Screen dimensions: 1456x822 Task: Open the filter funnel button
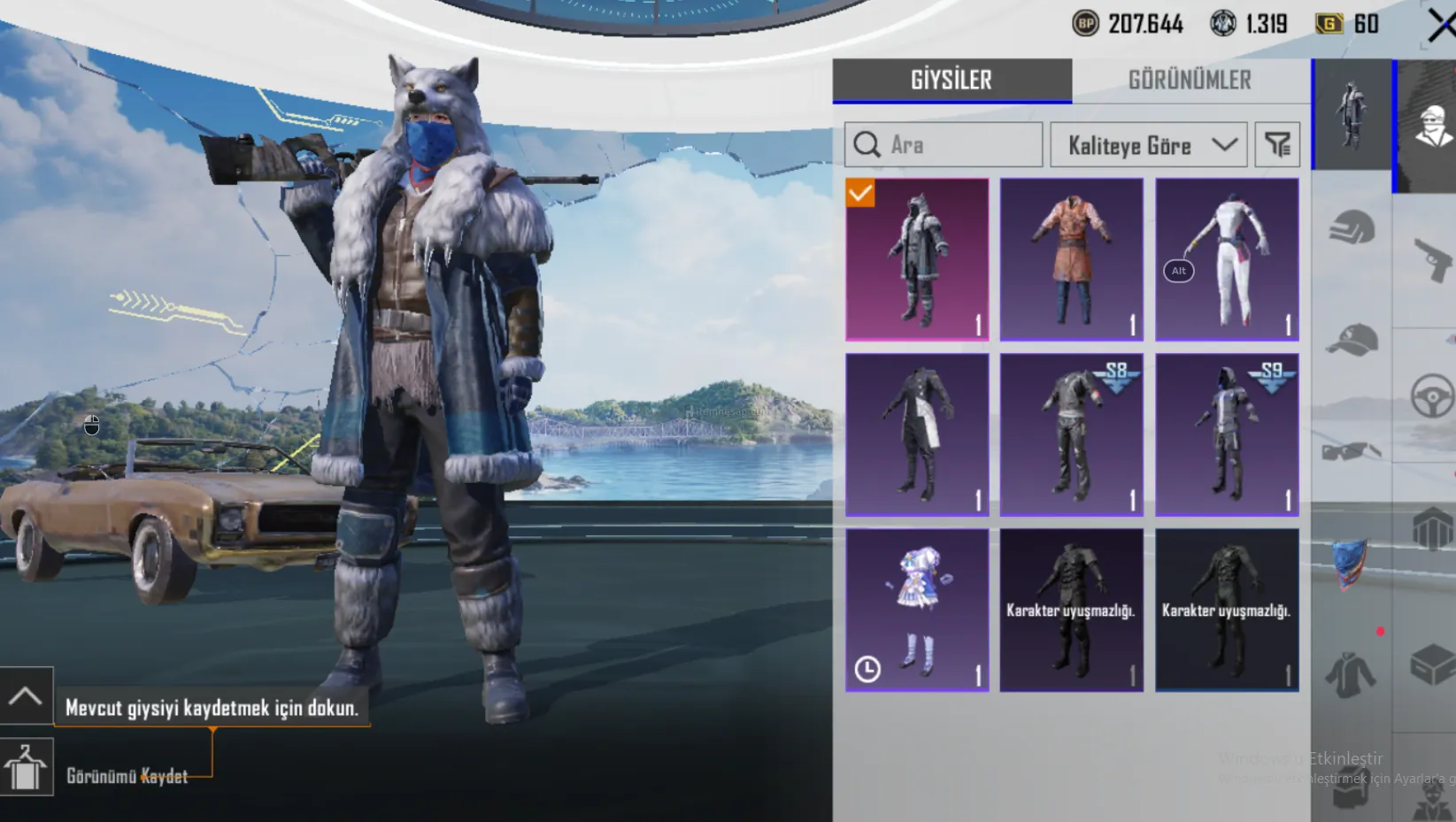pyautogui.click(x=1276, y=145)
